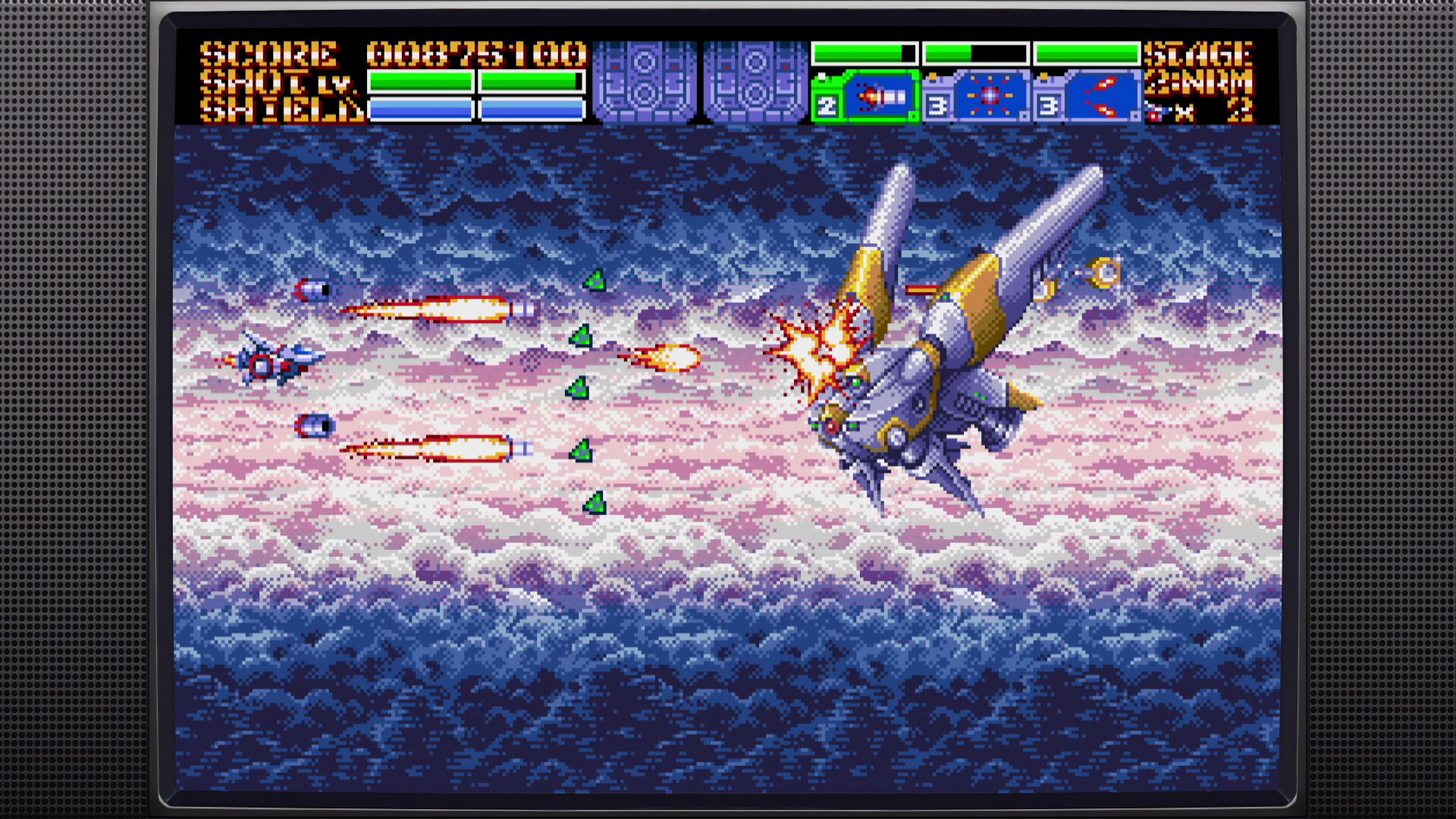Screen dimensions: 1456x819
Task: Click the number 2 badge on selected weapon
Action: coord(827,106)
